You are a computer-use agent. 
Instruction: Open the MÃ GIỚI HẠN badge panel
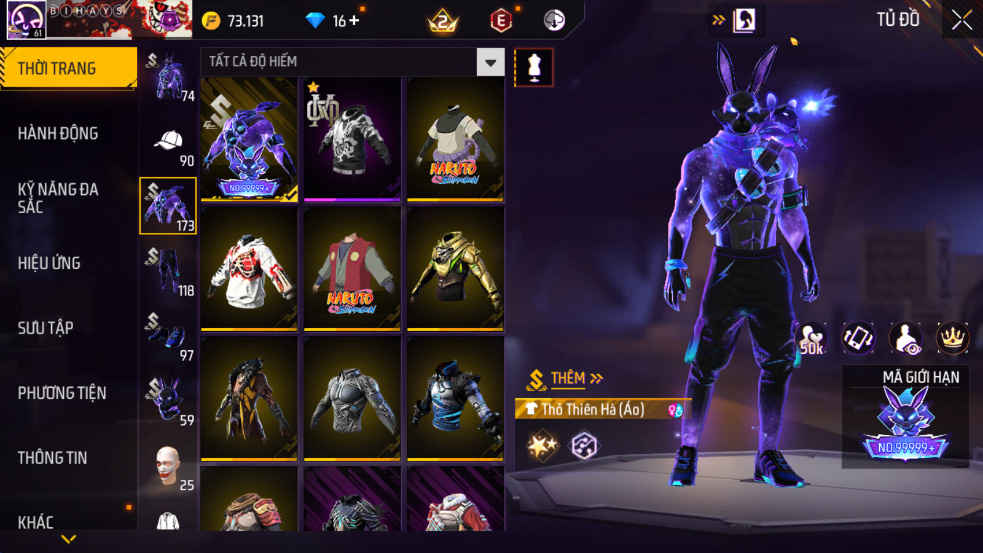tap(905, 417)
